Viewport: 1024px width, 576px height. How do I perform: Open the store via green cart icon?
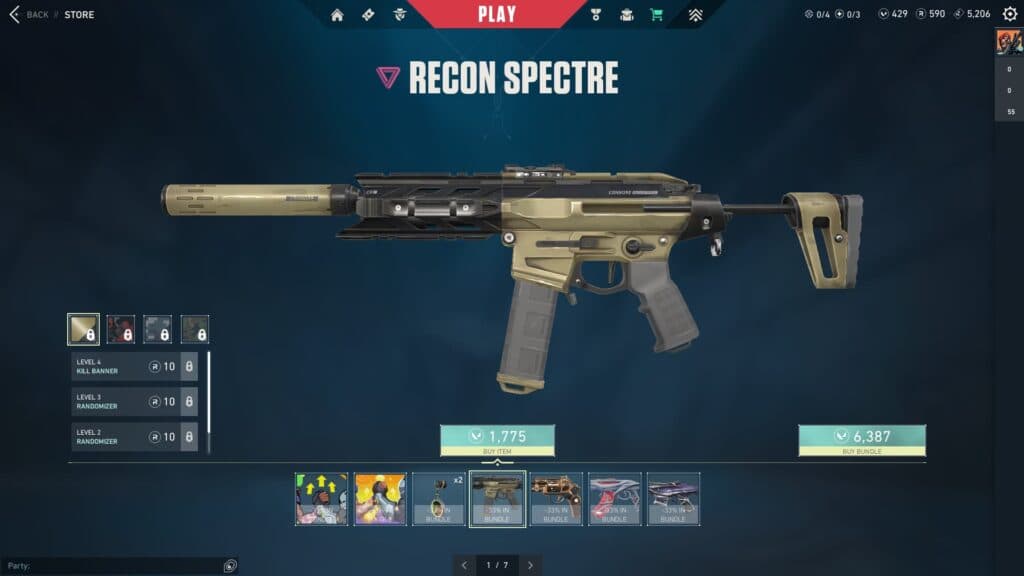pos(656,15)
